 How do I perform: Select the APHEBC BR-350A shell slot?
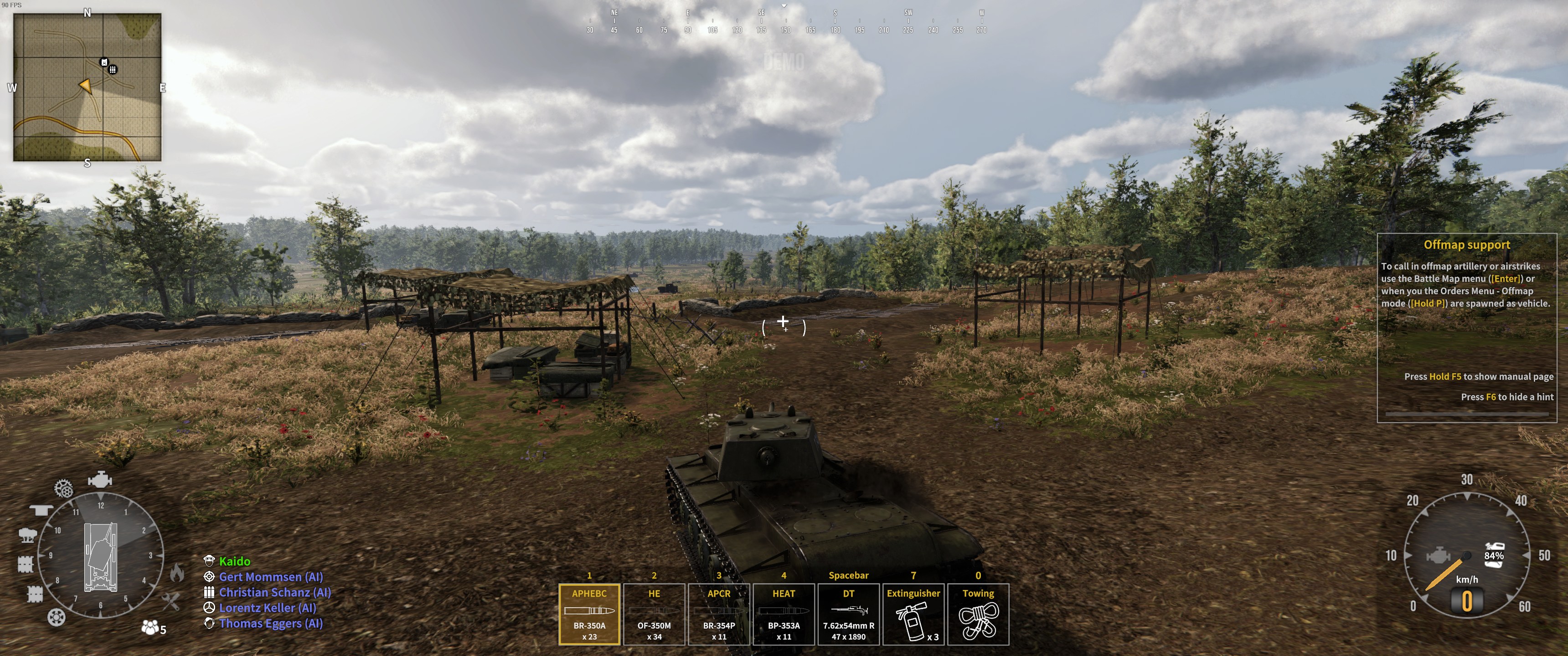click(x=589, y=614)
